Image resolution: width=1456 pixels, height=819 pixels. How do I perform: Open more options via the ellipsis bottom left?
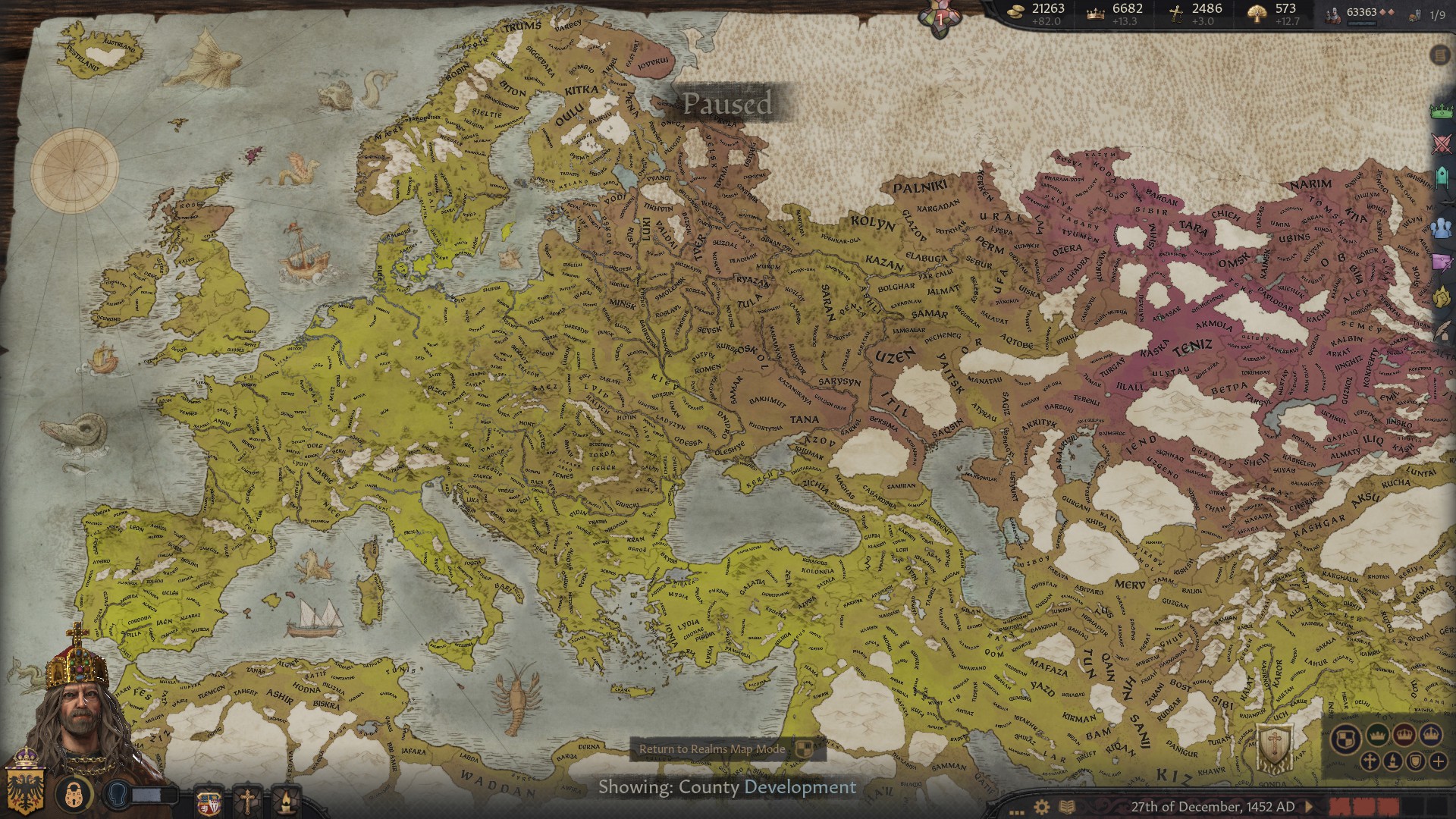point(1016,814)
